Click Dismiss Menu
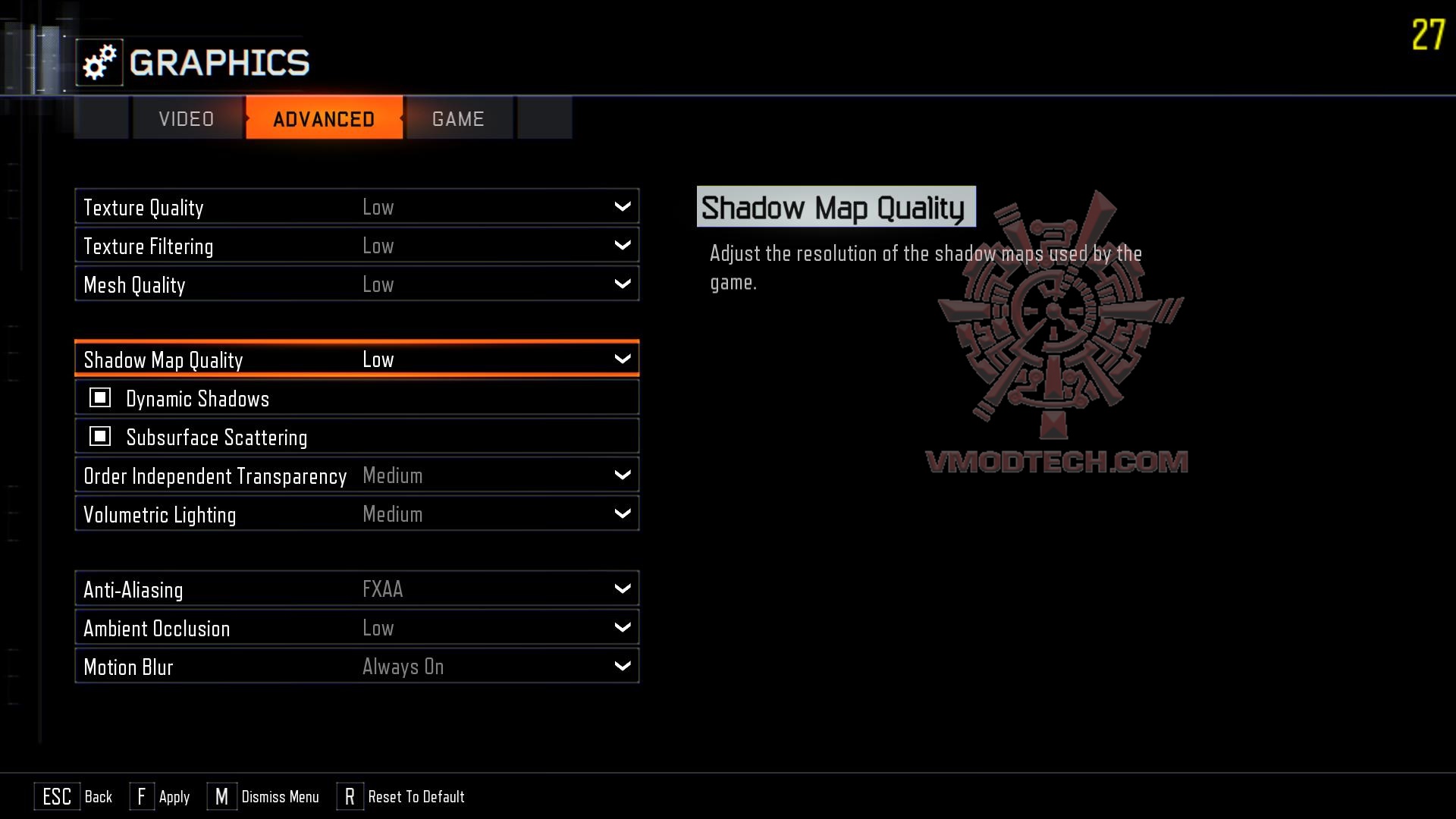 tap(263, 796)
